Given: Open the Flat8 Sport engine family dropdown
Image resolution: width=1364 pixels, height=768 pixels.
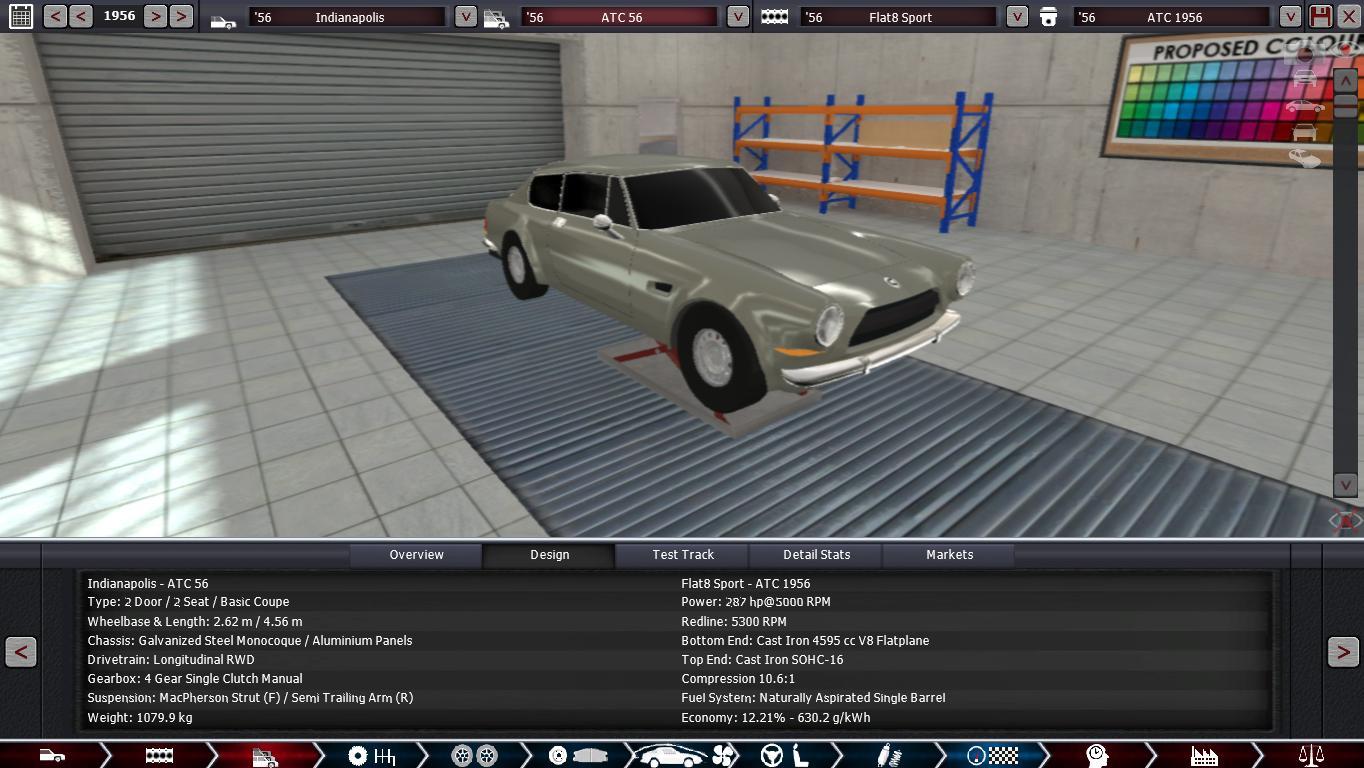Looking at the screenshot, I should coord(1016,17).
